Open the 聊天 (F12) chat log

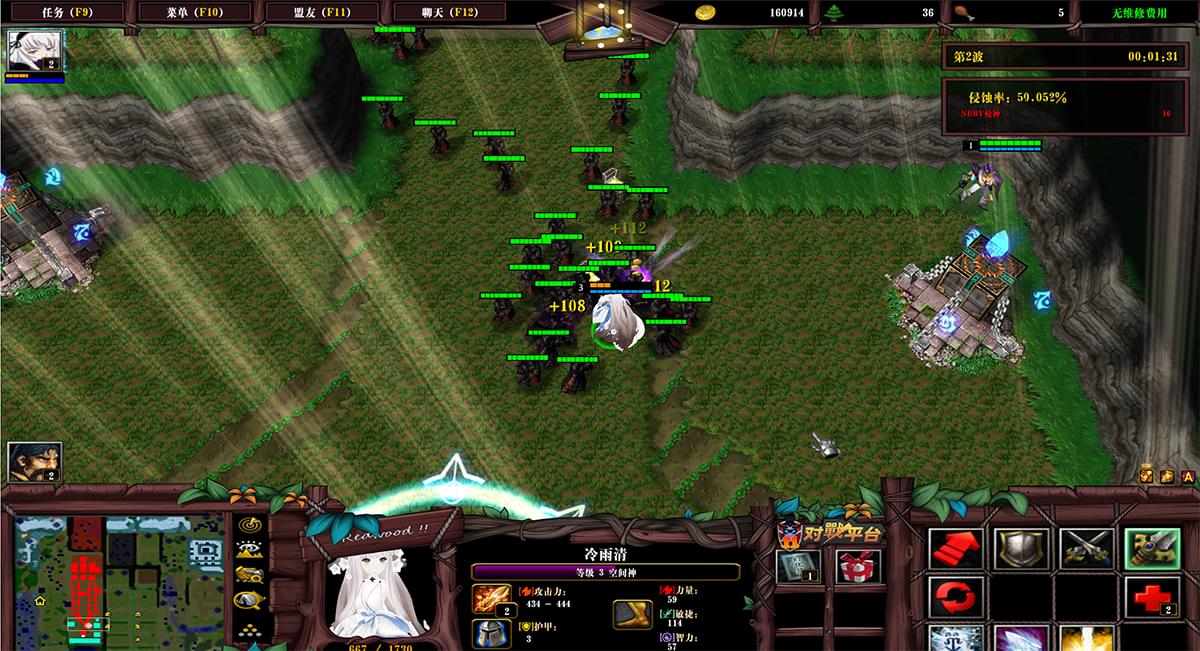point(450,12)
